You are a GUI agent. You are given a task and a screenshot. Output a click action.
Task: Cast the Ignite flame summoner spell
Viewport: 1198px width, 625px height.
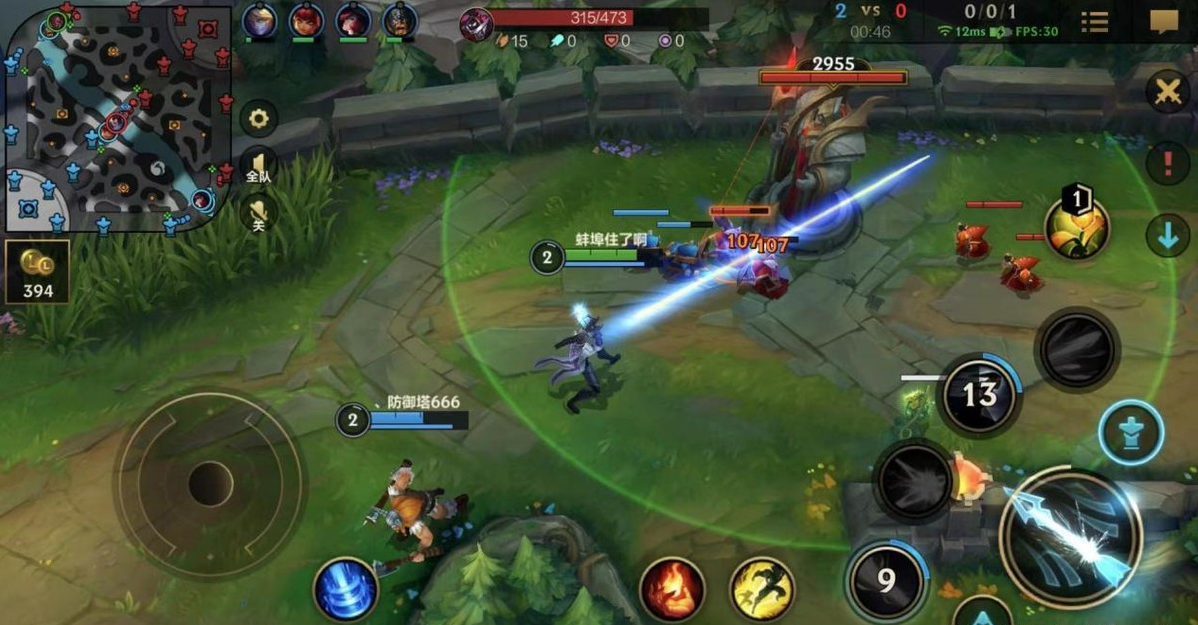[672, 589]
